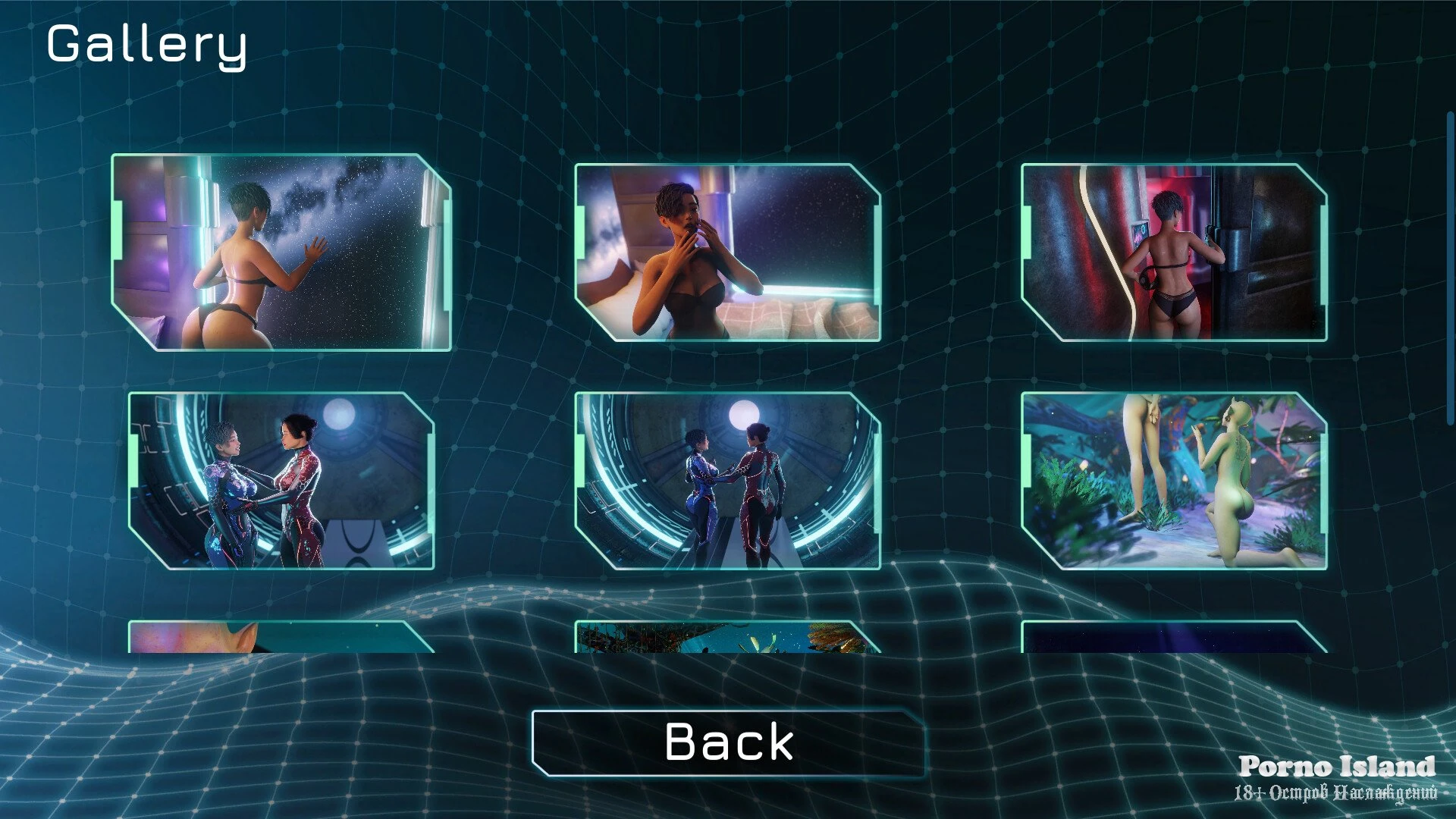Choose thumbnail of suited women seen from behind
Viewport: 1456px width, 819px height.
tap(727, 481)
